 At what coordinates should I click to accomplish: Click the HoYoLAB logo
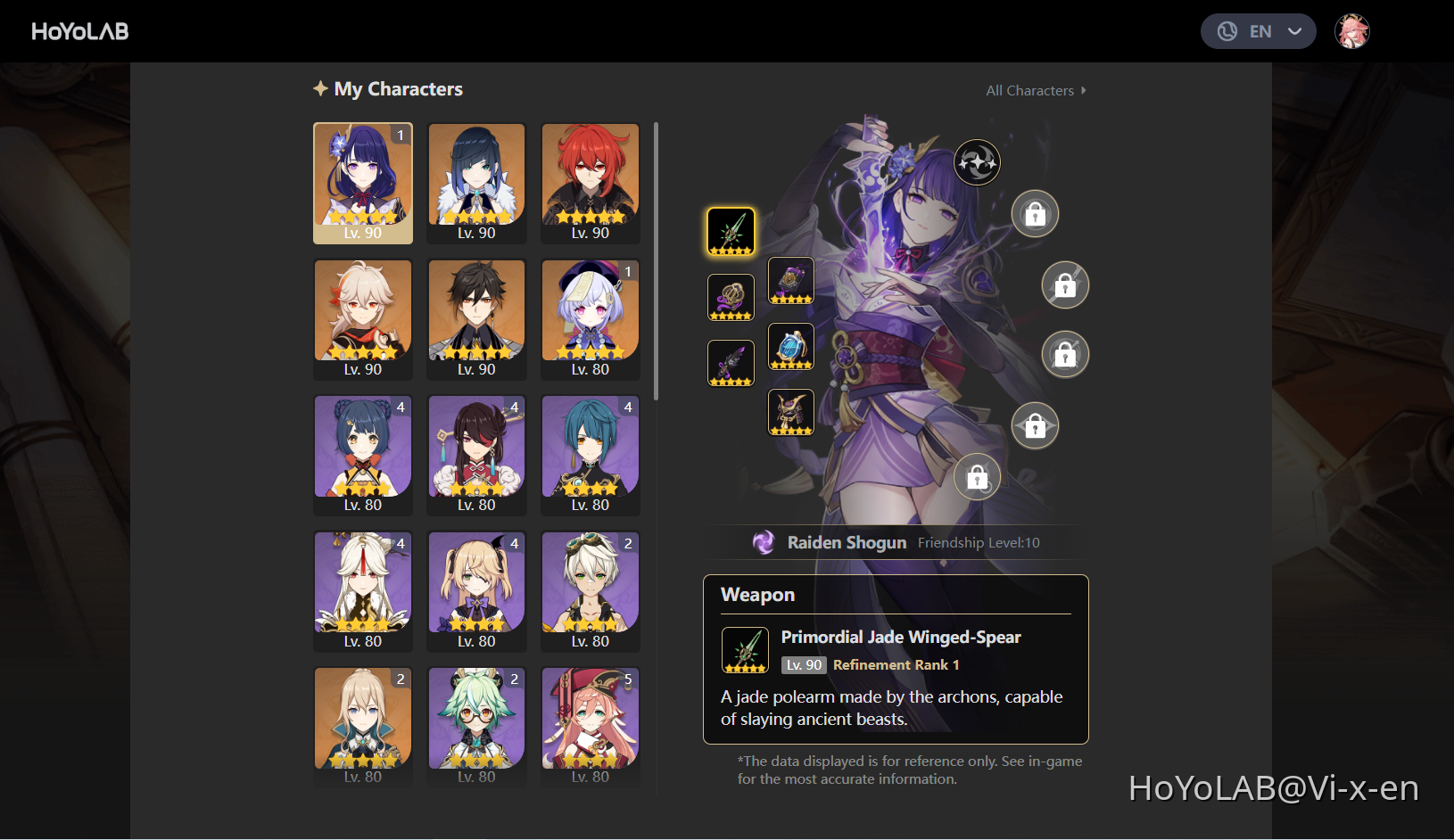[79, 30]
